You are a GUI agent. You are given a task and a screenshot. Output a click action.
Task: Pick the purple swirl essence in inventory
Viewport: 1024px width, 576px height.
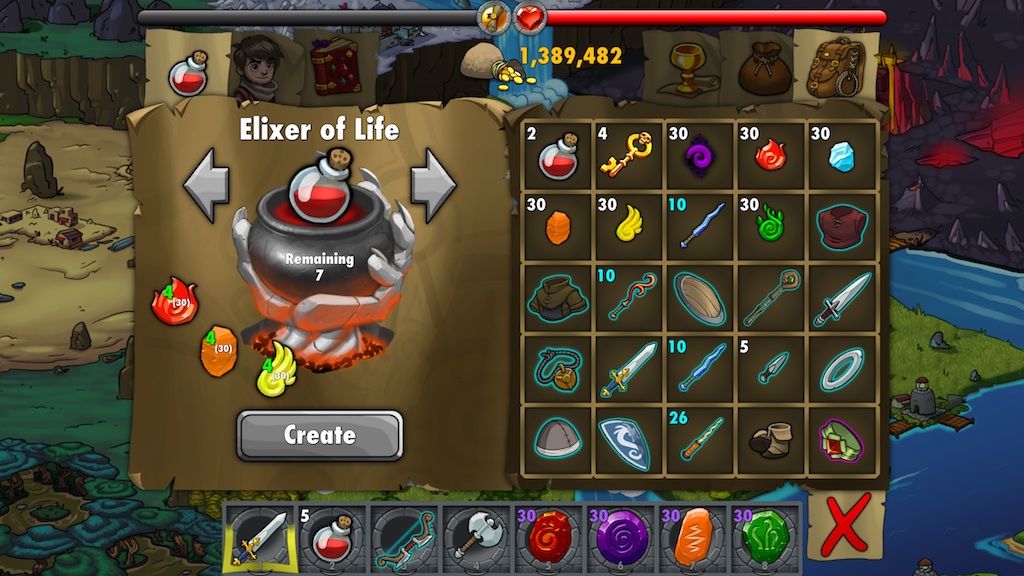tap(699, 155)
